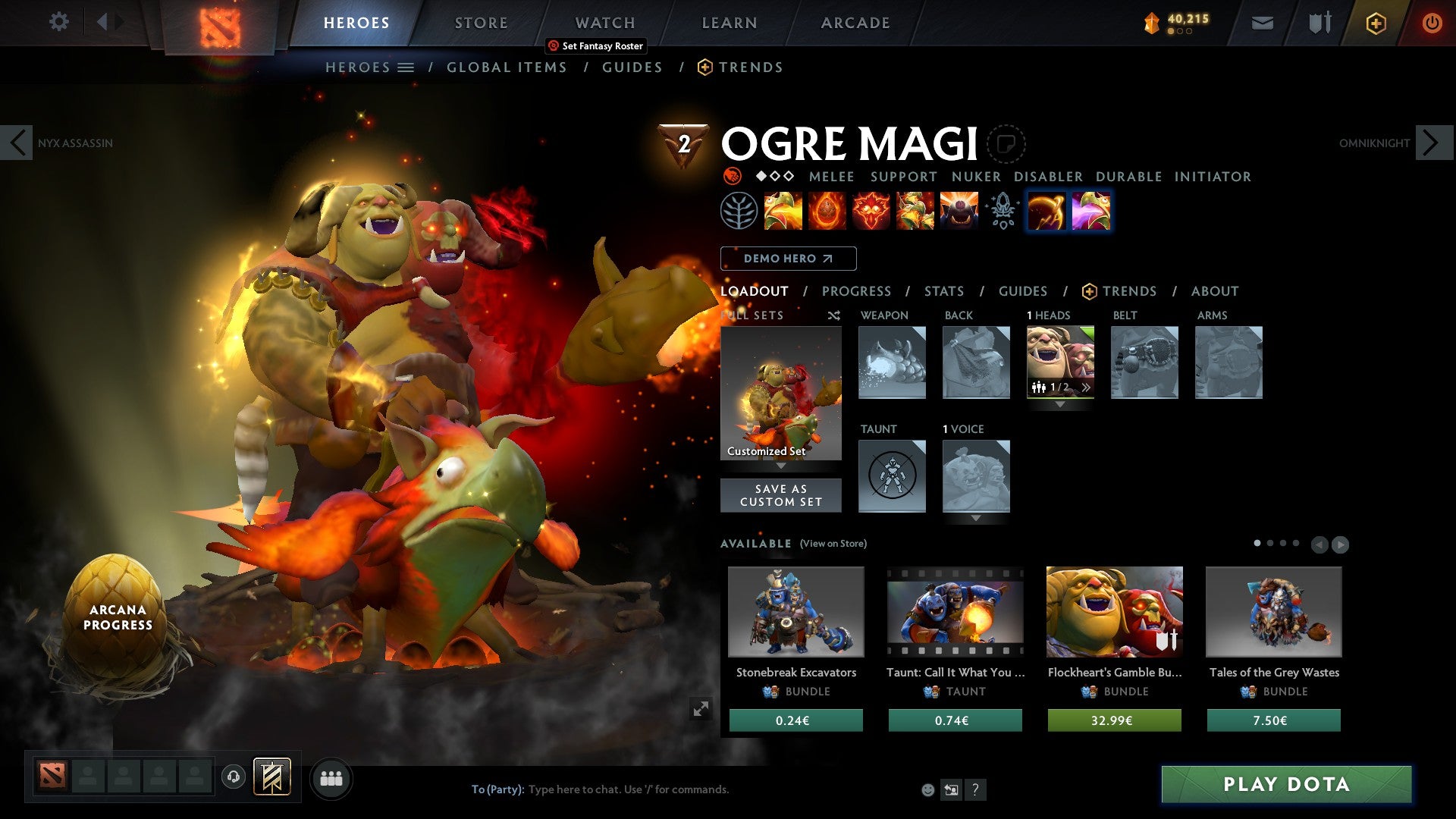Open the View on Store link
Viewport: 1456px width, 819px height.
[x=833, y=544]
